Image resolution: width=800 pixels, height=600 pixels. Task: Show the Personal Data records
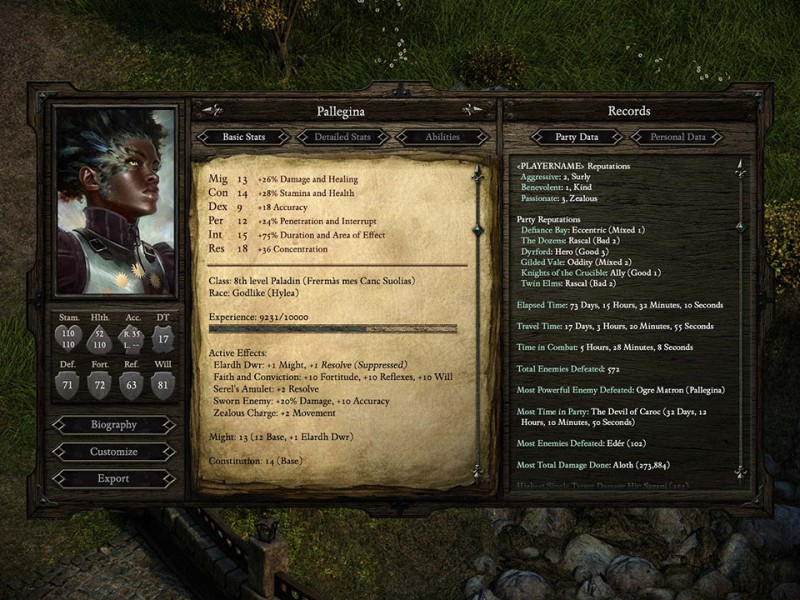tap(678, 137)
